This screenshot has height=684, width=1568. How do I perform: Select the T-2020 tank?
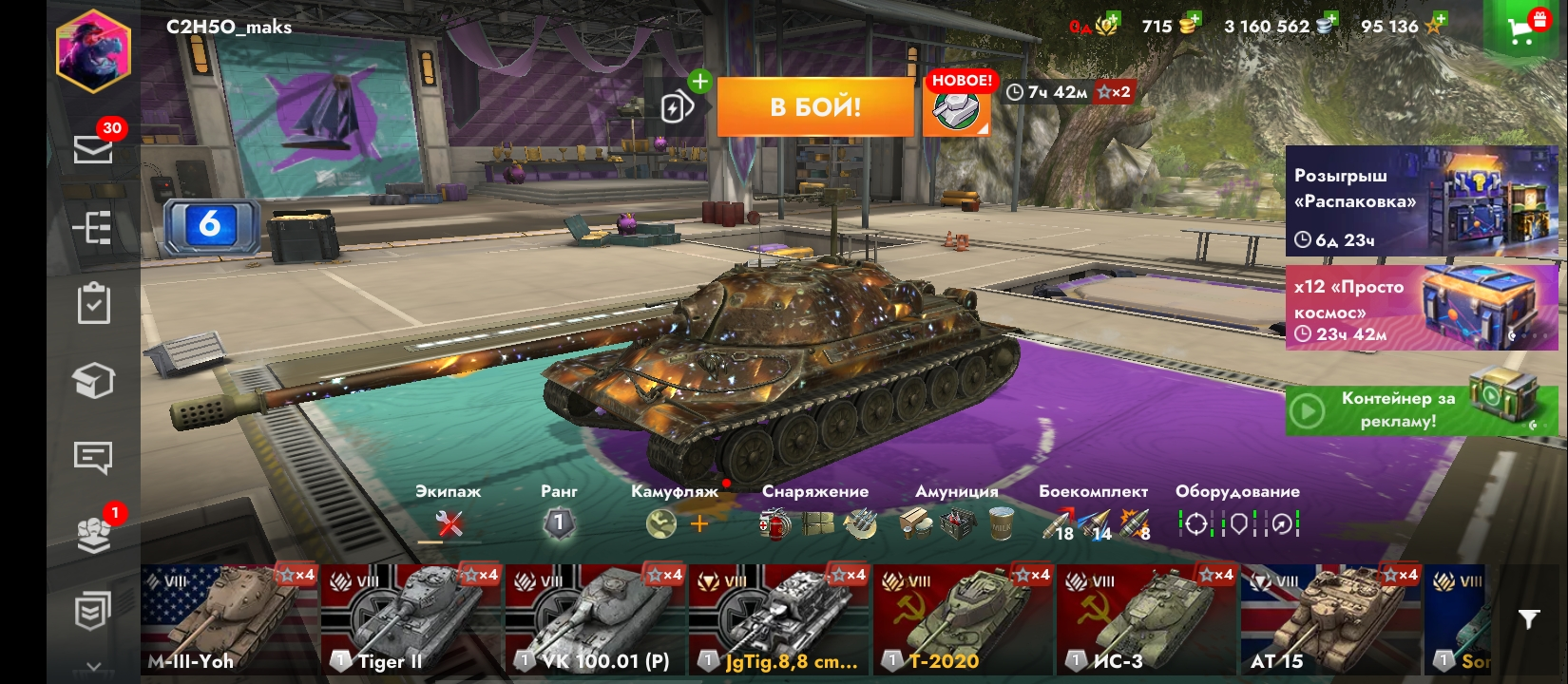coord(963,619)
